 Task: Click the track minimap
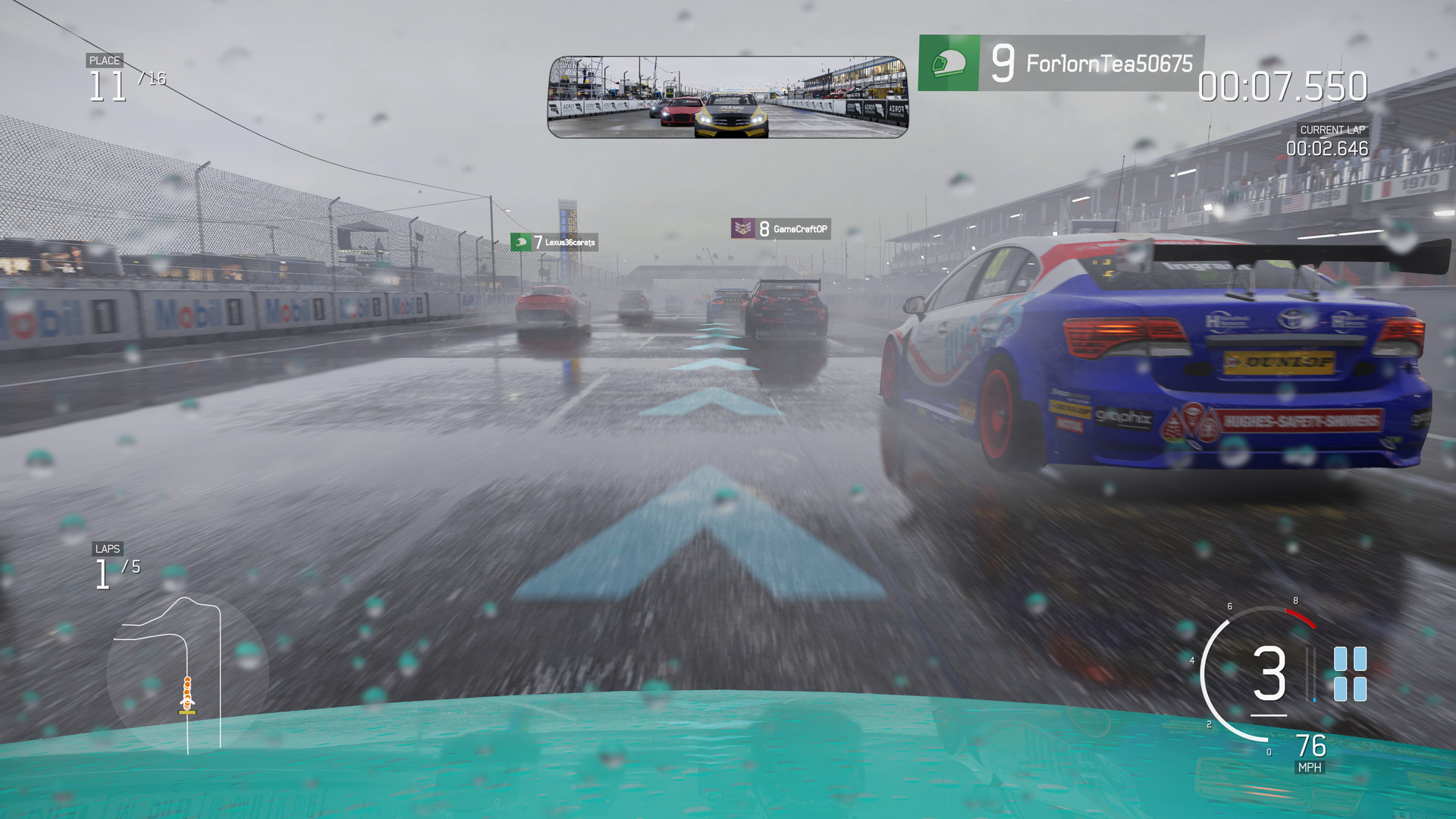(186, 673)
